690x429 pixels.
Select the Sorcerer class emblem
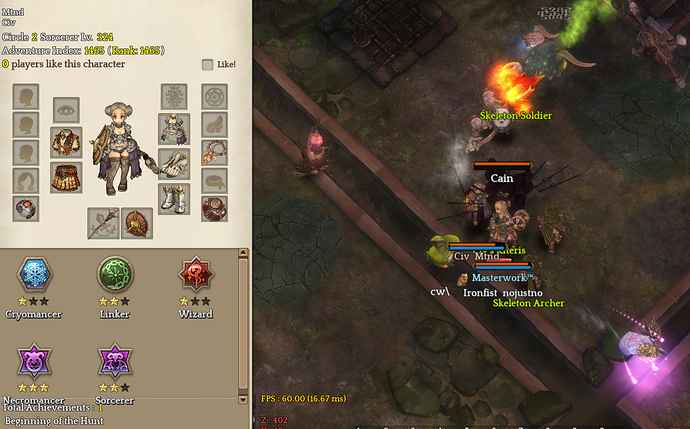[115, 361]
